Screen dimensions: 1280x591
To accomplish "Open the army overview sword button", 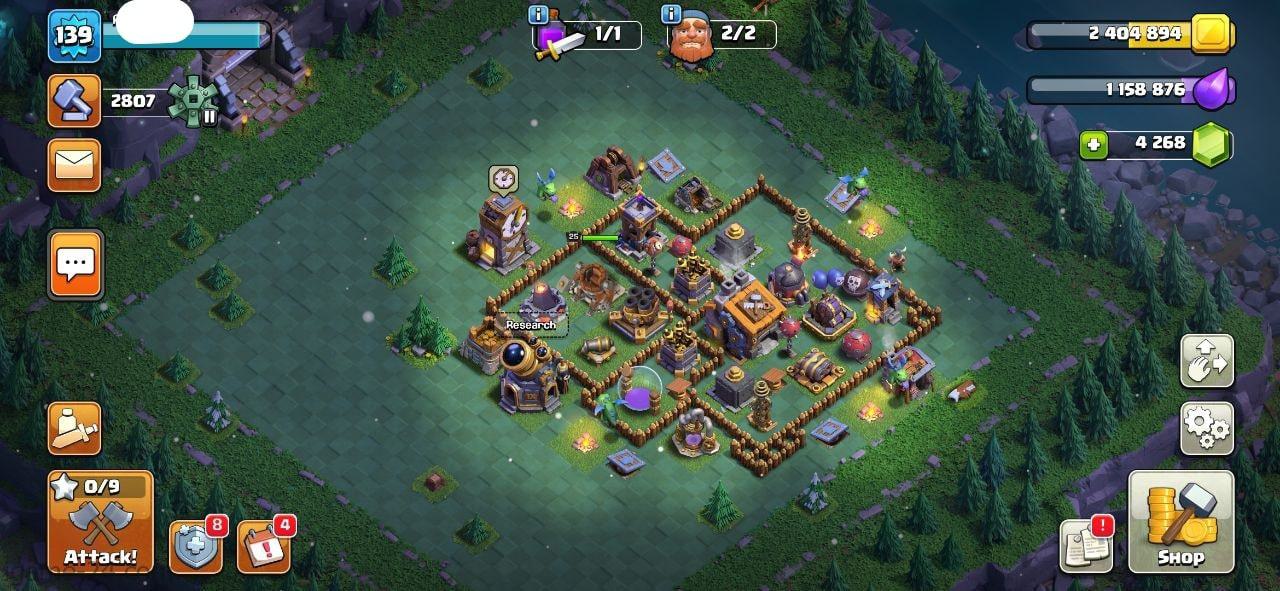I will [74, 428].
